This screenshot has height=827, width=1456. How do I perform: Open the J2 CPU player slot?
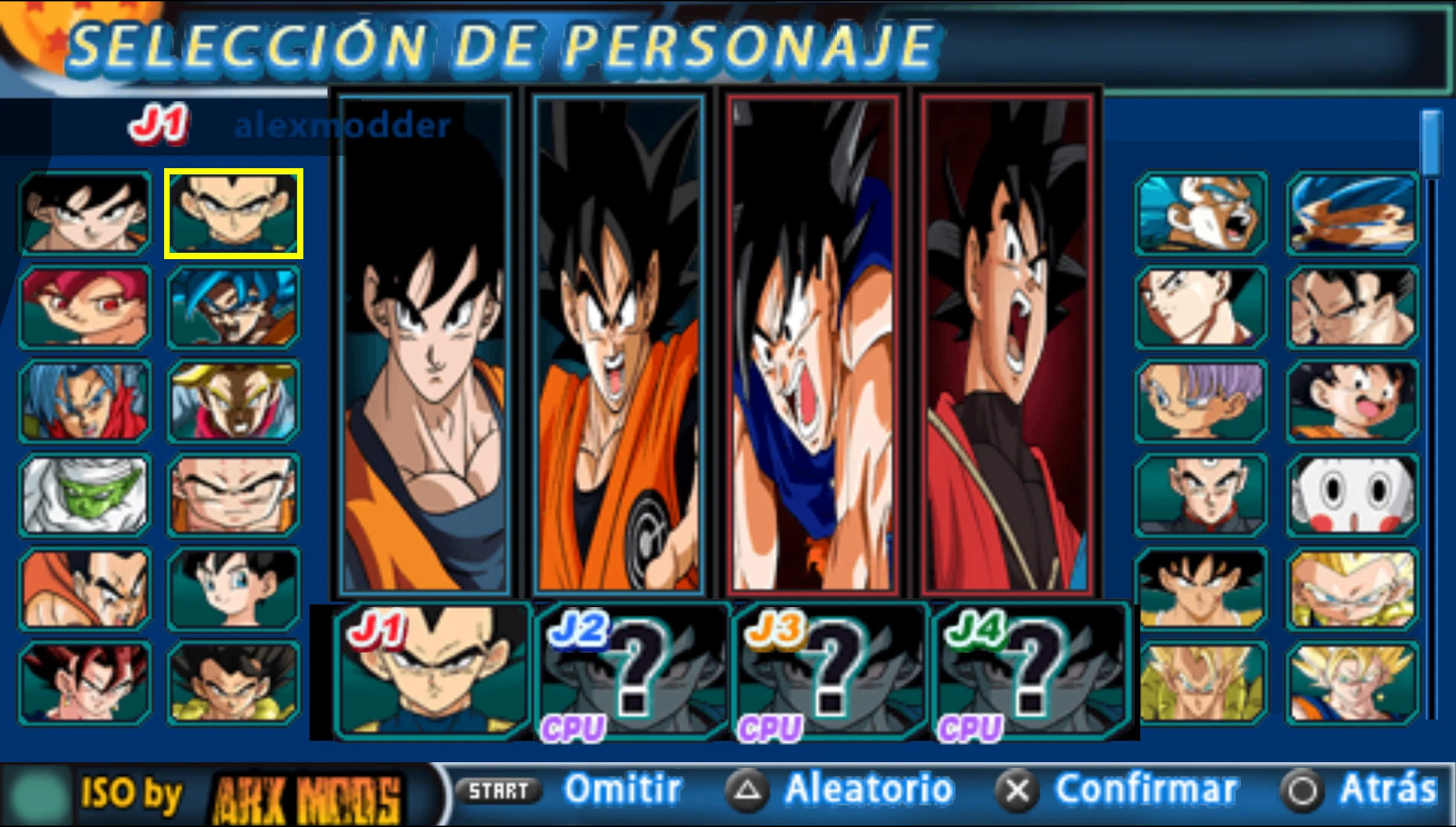point(633,671)
